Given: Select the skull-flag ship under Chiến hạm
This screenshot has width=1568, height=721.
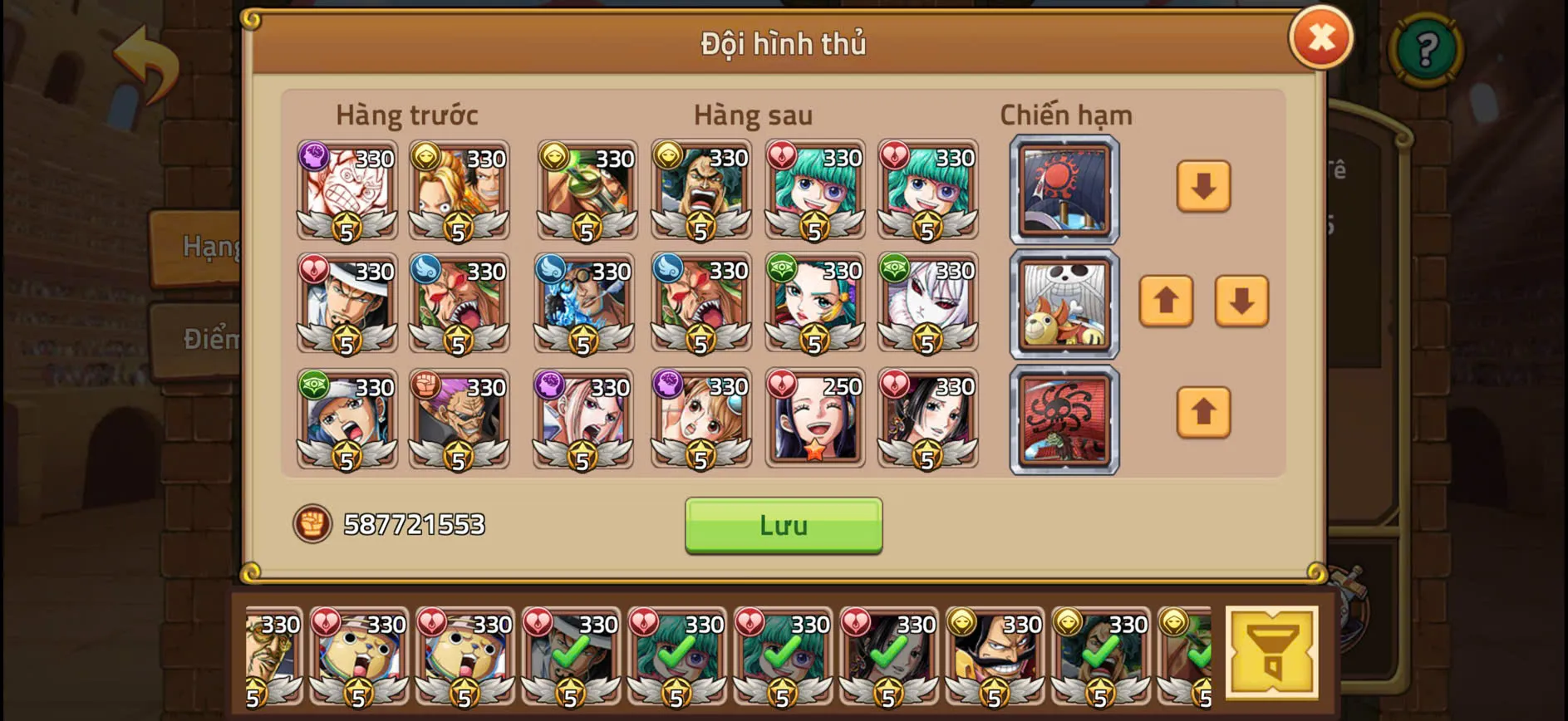Looking at the screenshot, I should click(x=1064, y=303).
